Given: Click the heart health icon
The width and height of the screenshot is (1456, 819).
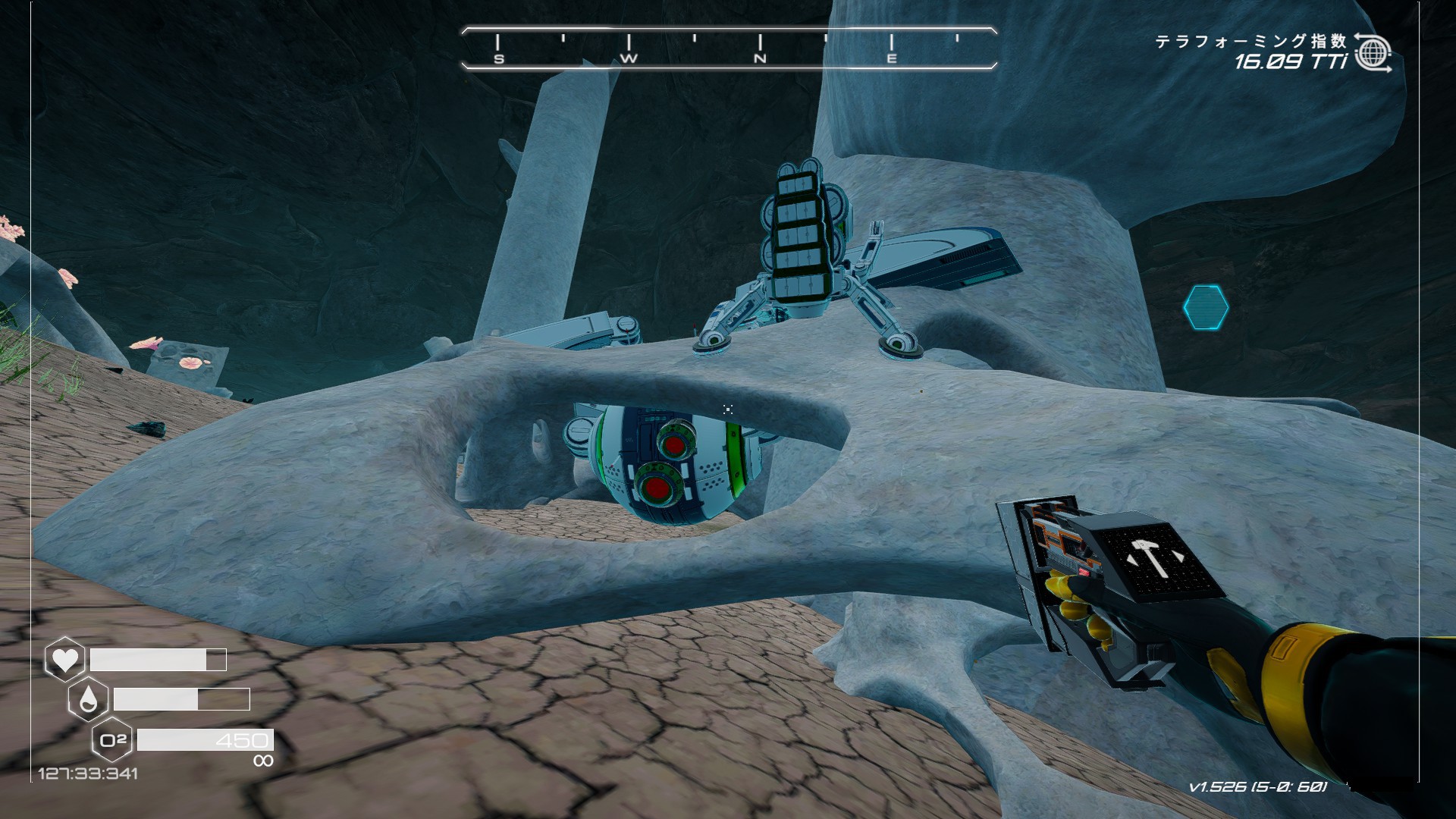Looking at the screenshot, I should point(65,659).
